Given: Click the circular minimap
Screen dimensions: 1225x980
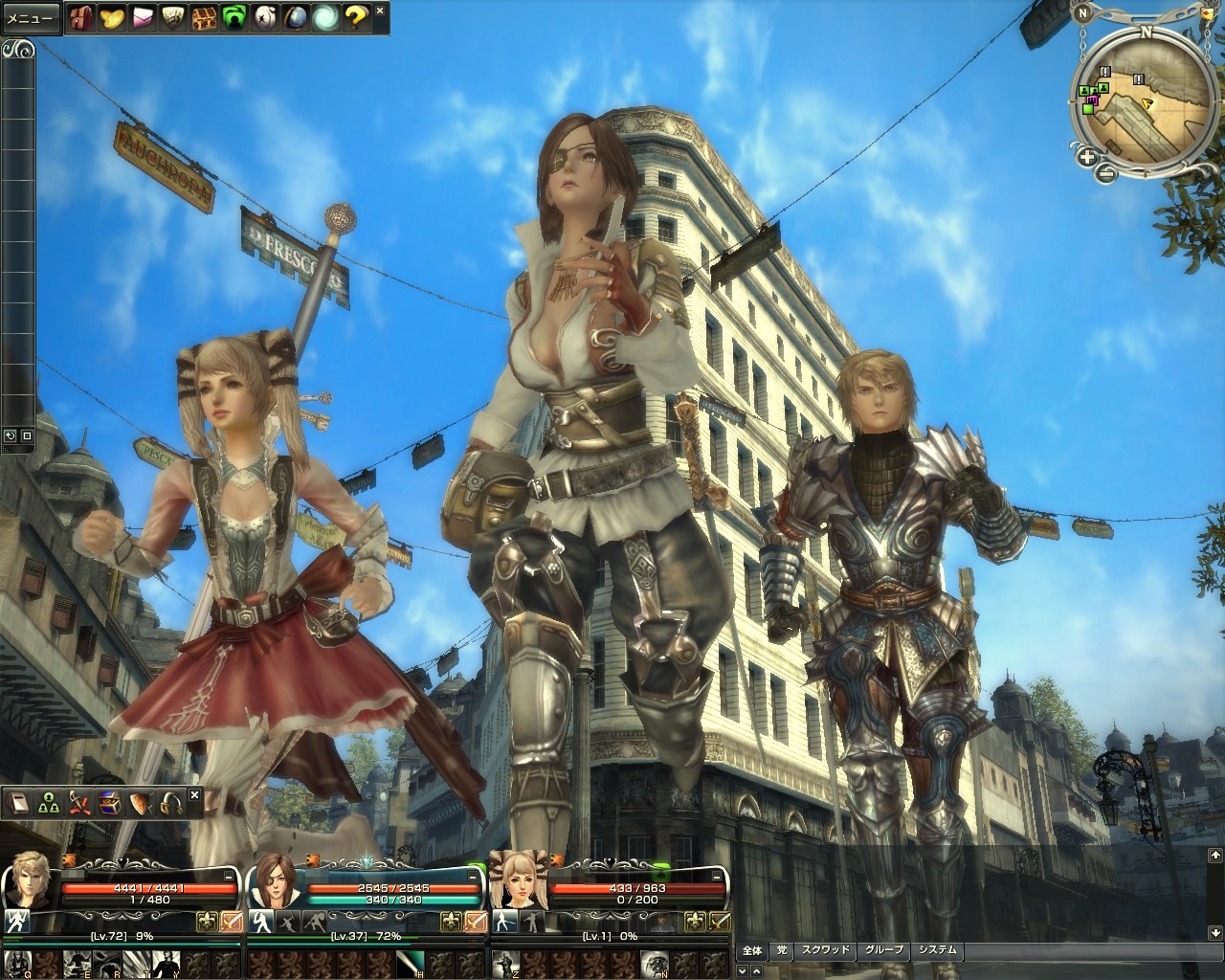Looking at the screenshot, I should point(1139,100).
